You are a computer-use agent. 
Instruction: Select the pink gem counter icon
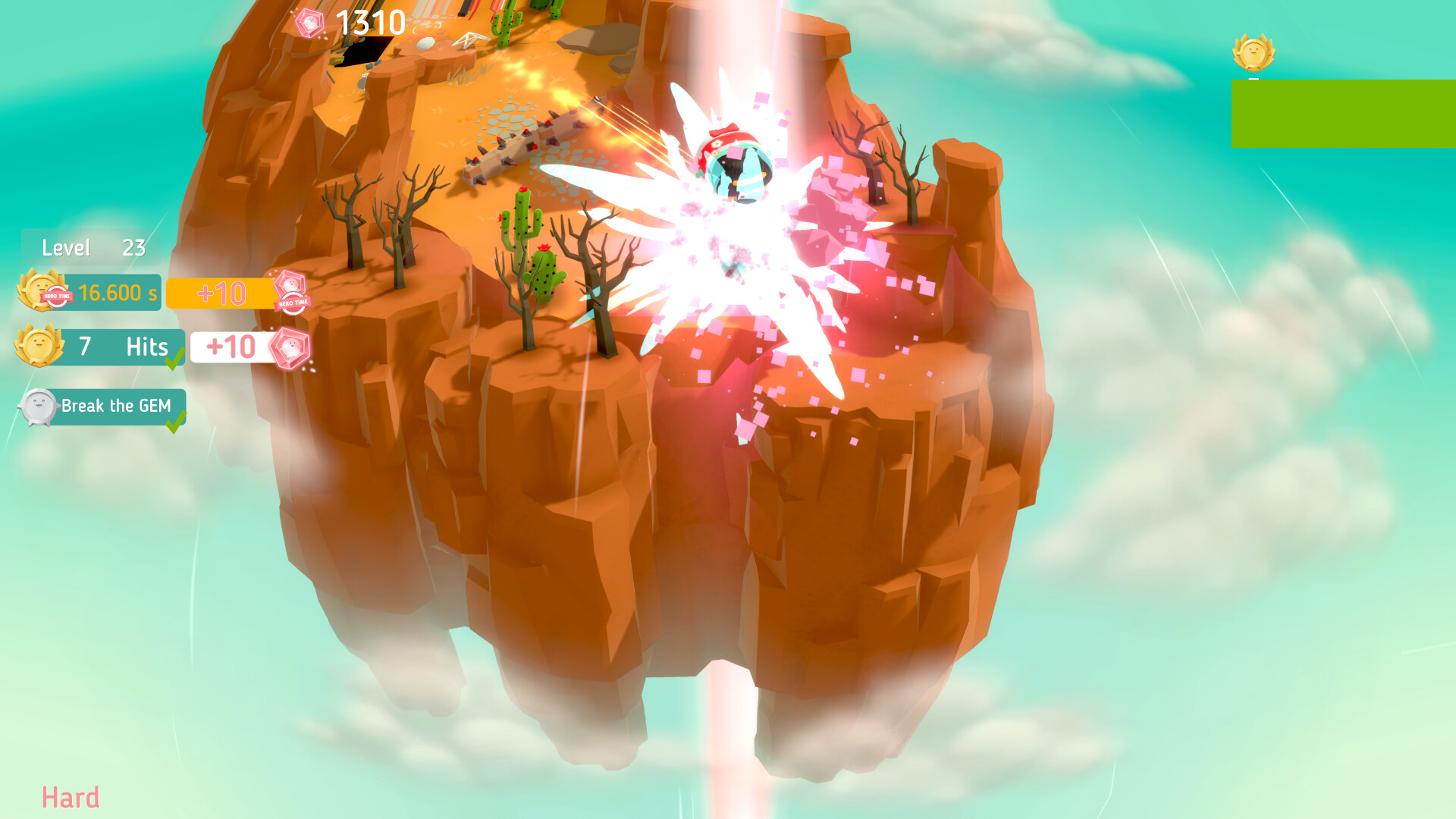tap(310, 22)
